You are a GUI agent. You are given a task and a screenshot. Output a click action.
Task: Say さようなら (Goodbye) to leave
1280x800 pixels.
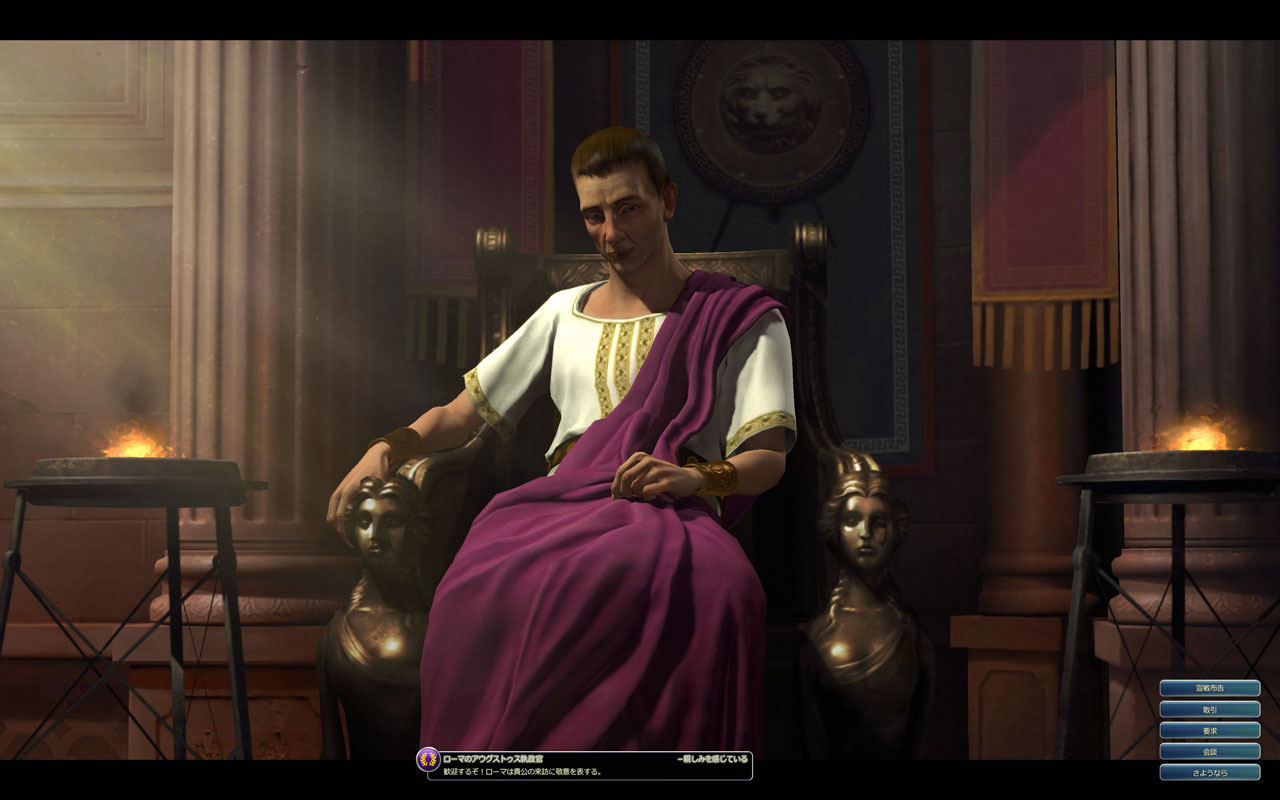pyautogui.click(x=1209, y=772)
